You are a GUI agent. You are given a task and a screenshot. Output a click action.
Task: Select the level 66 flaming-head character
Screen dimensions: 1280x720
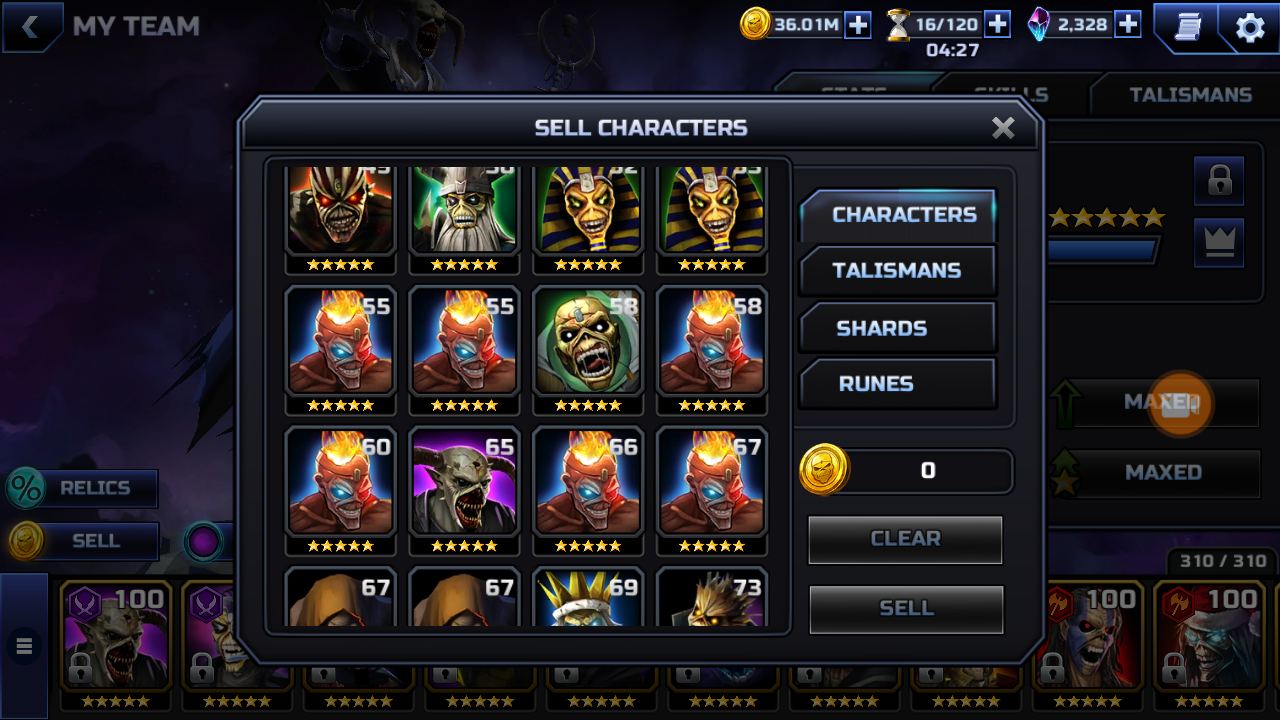coord(588,483)
